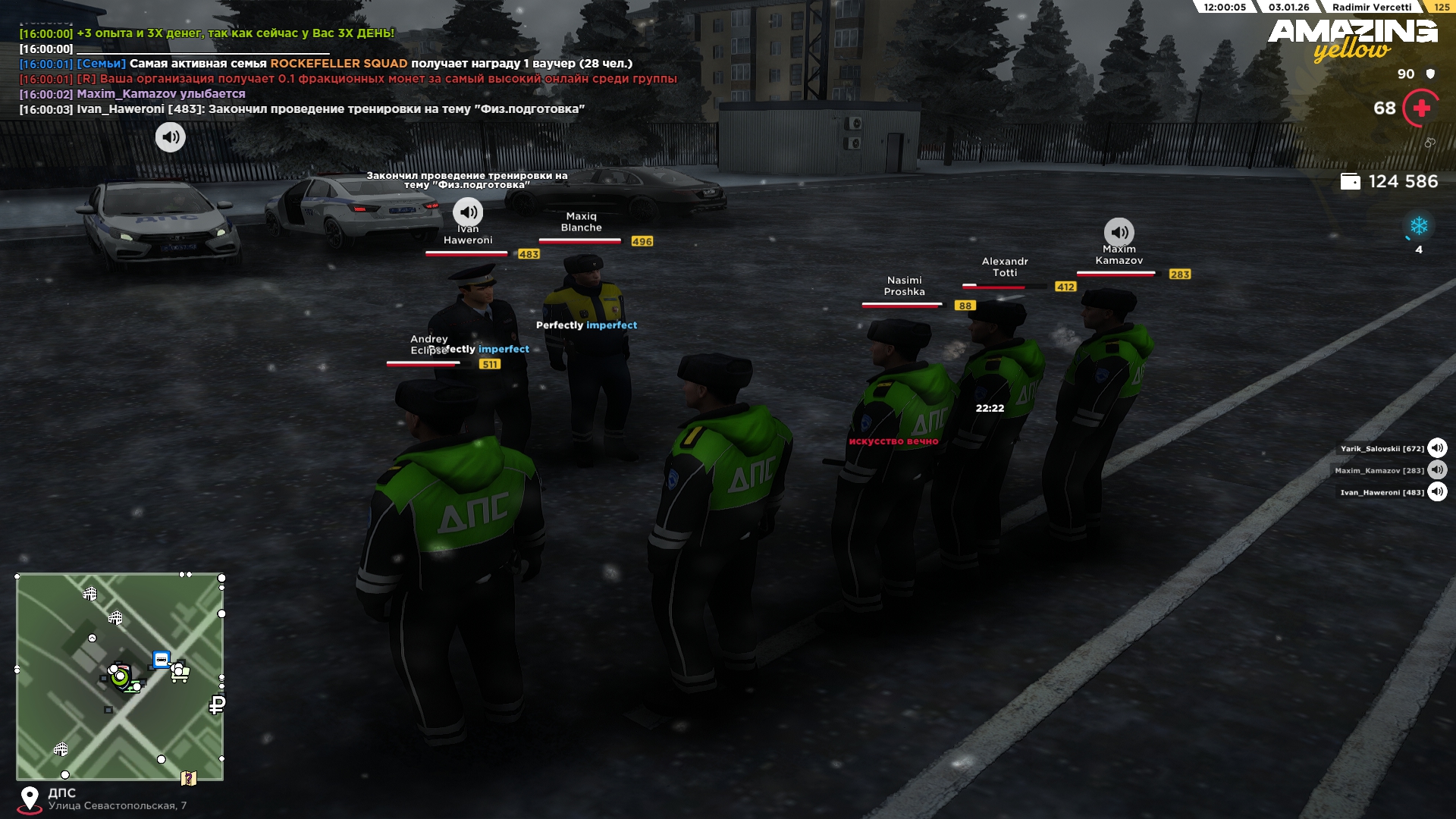Click the blue snowflake icon
This screenshot has width=1456, height=819.
coord(1419,226)
